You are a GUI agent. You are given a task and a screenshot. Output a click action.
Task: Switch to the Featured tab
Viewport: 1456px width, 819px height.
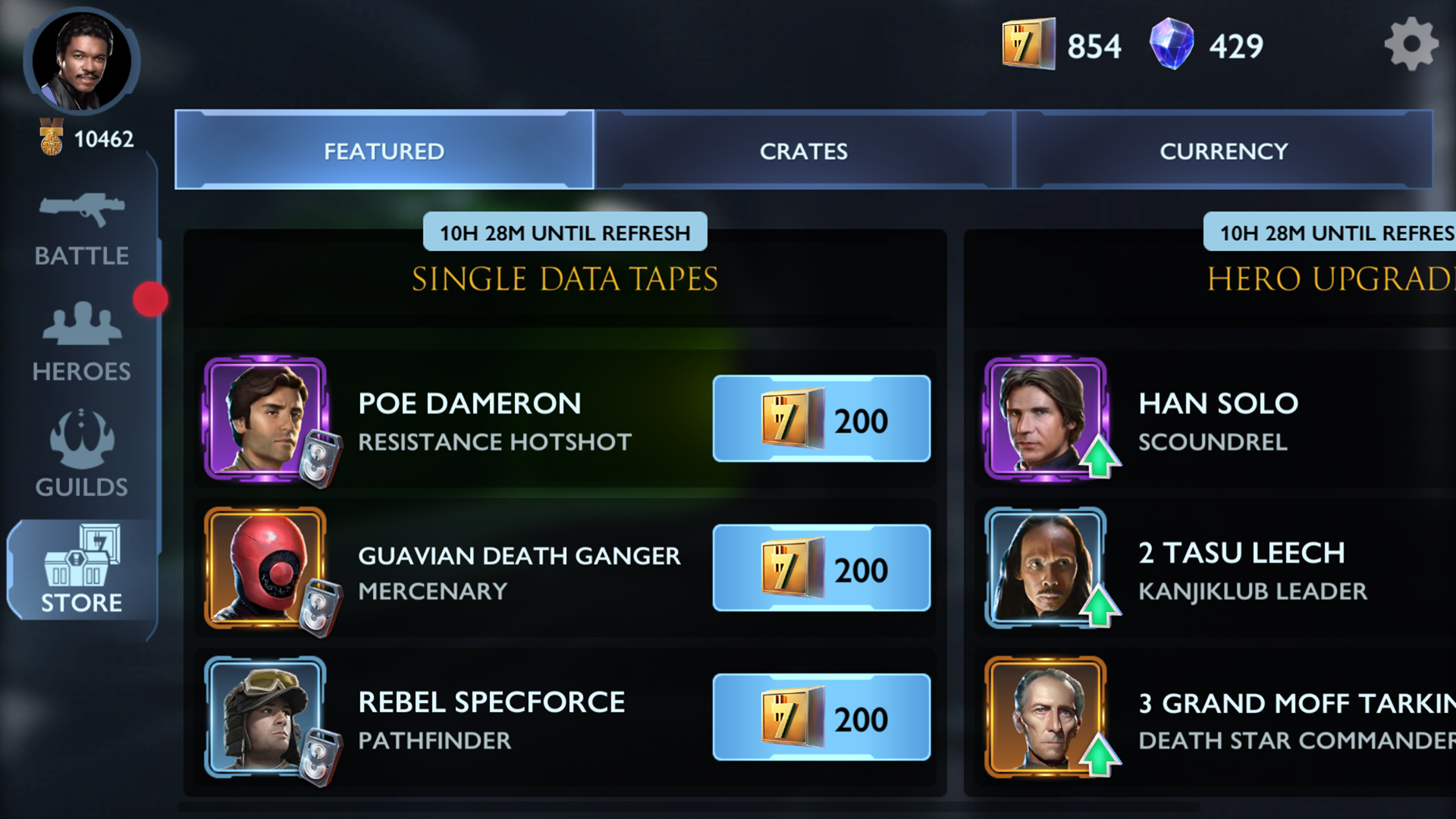(384, 151)
